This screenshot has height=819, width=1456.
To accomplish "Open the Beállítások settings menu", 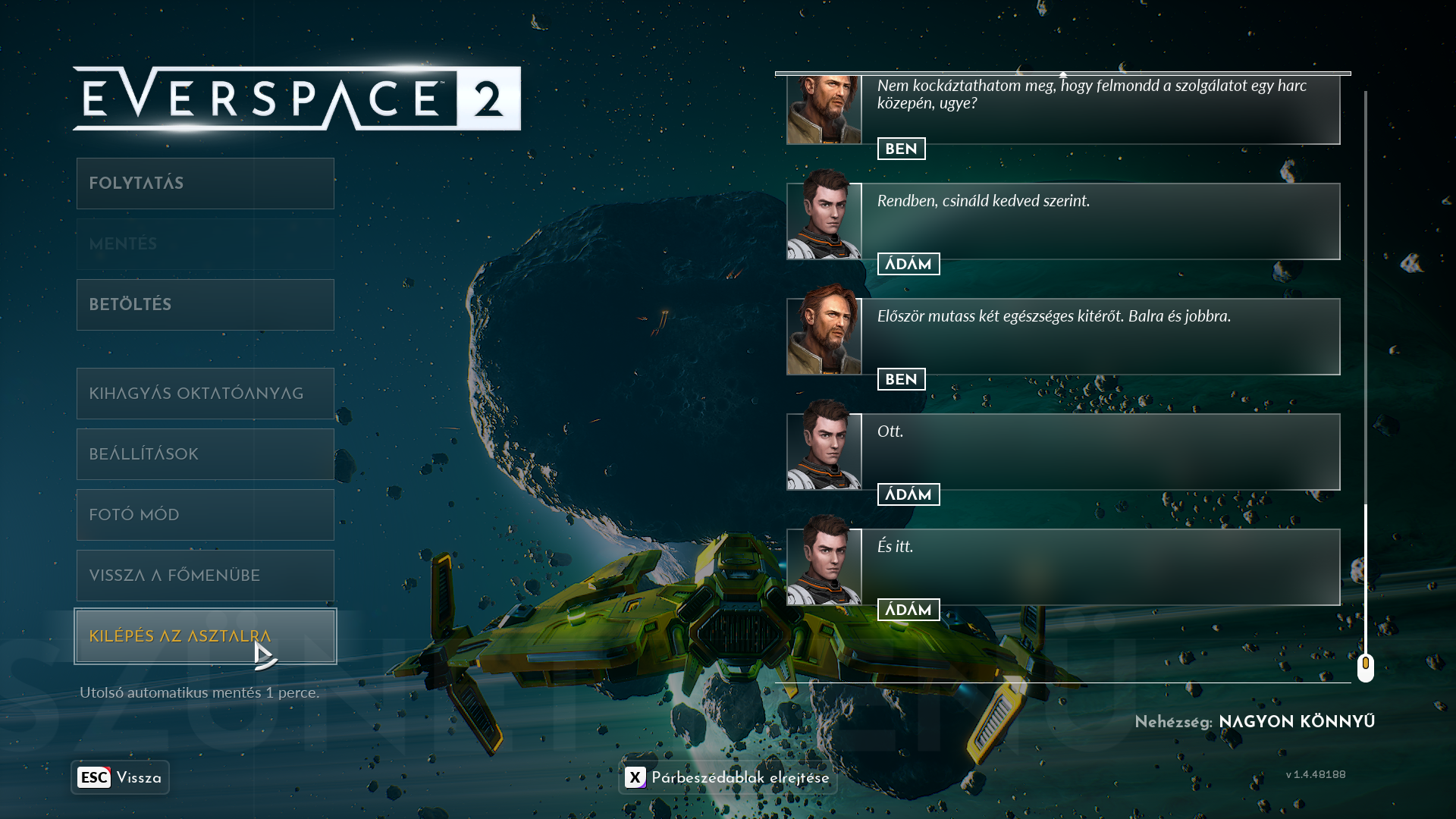I will [x=205, y=454].
